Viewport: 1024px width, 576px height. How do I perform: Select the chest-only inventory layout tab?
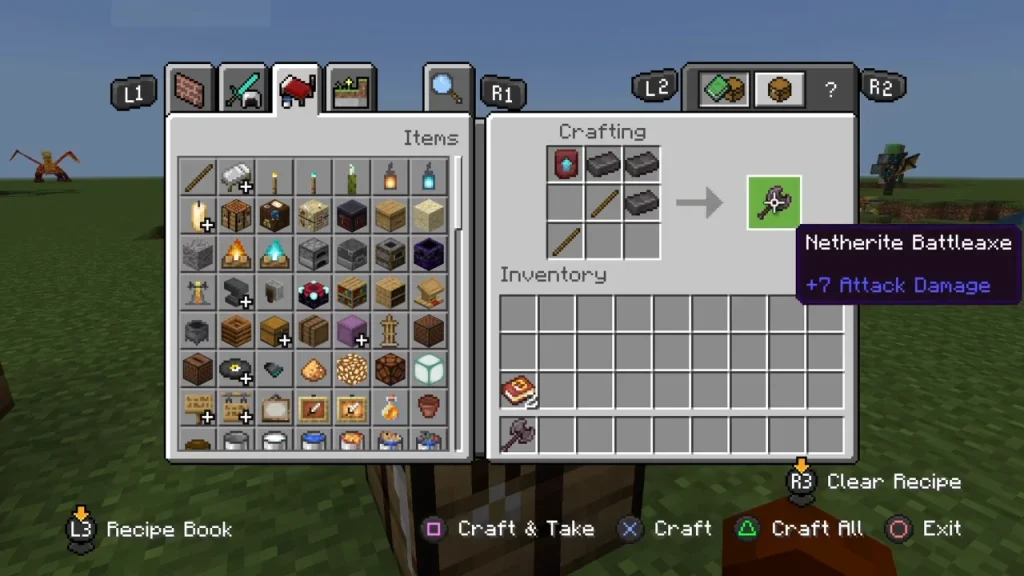click(x=779, y=91)
